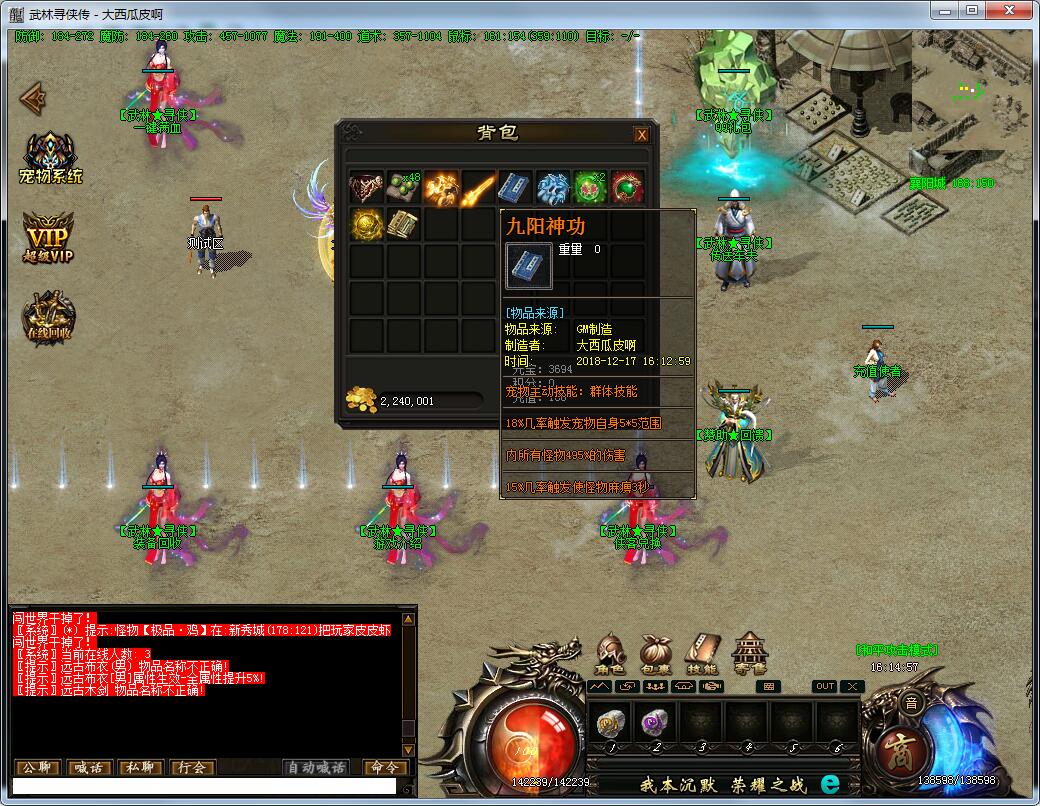The width and height of the screenshot is (1040, 806).
Task: Switch to the 公聊 public chat tab
Action: (x=38, y=768)
